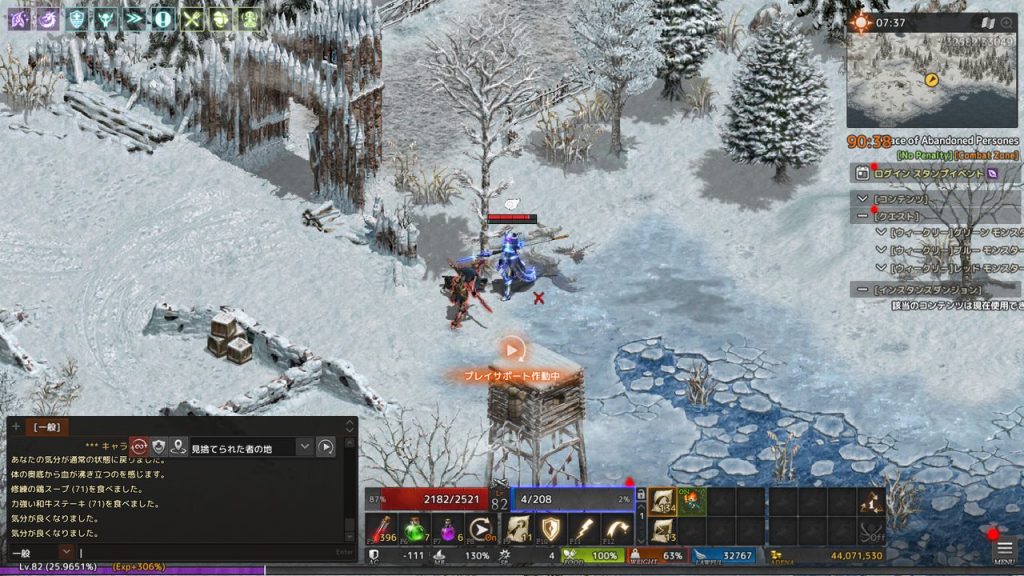Image resolution: width=1024 pixels, height=576 pixels.
Task: Click the teleport play button beside location dropdown
Action: (326, 446)
